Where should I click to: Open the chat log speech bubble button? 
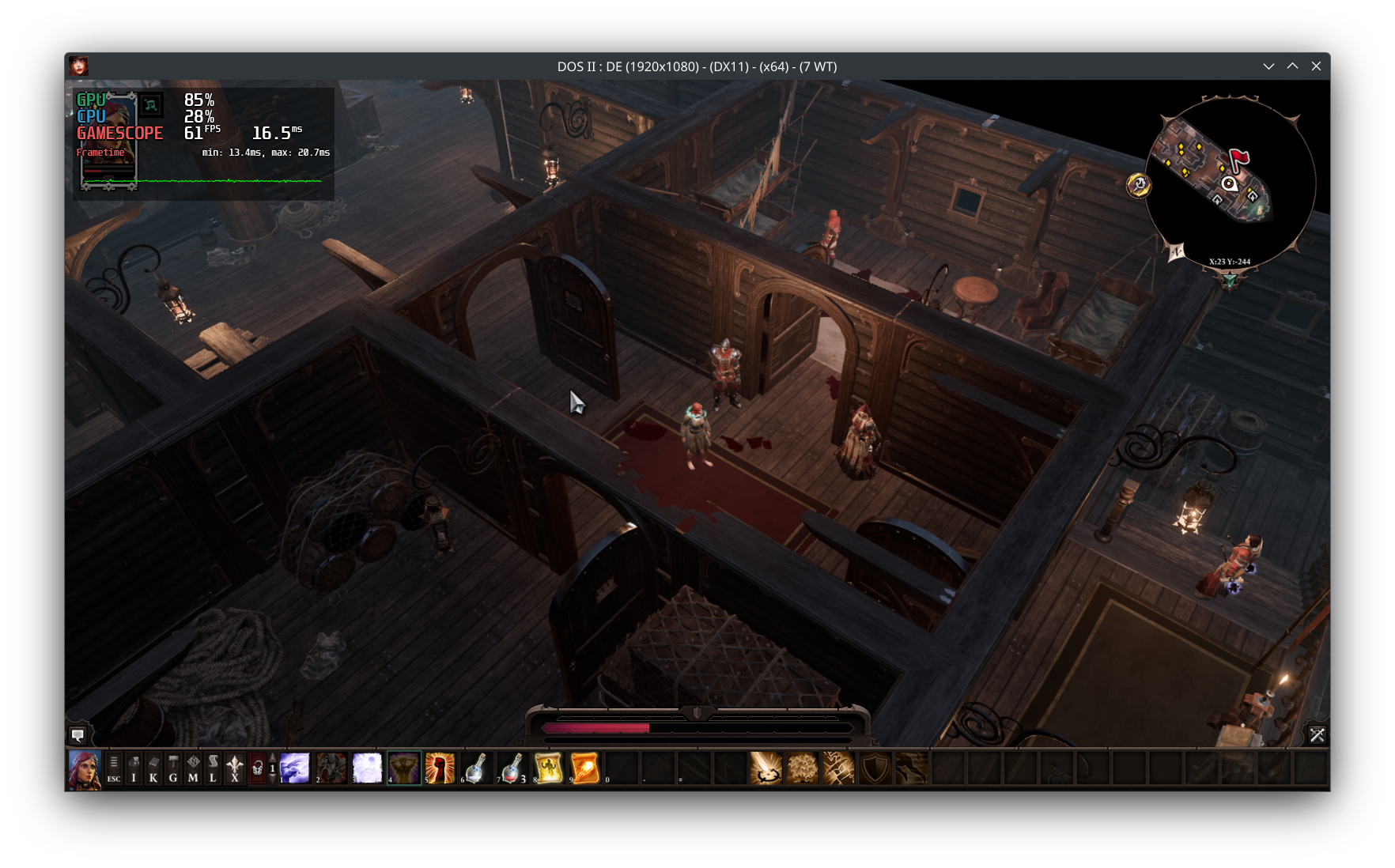click(77, 735)
